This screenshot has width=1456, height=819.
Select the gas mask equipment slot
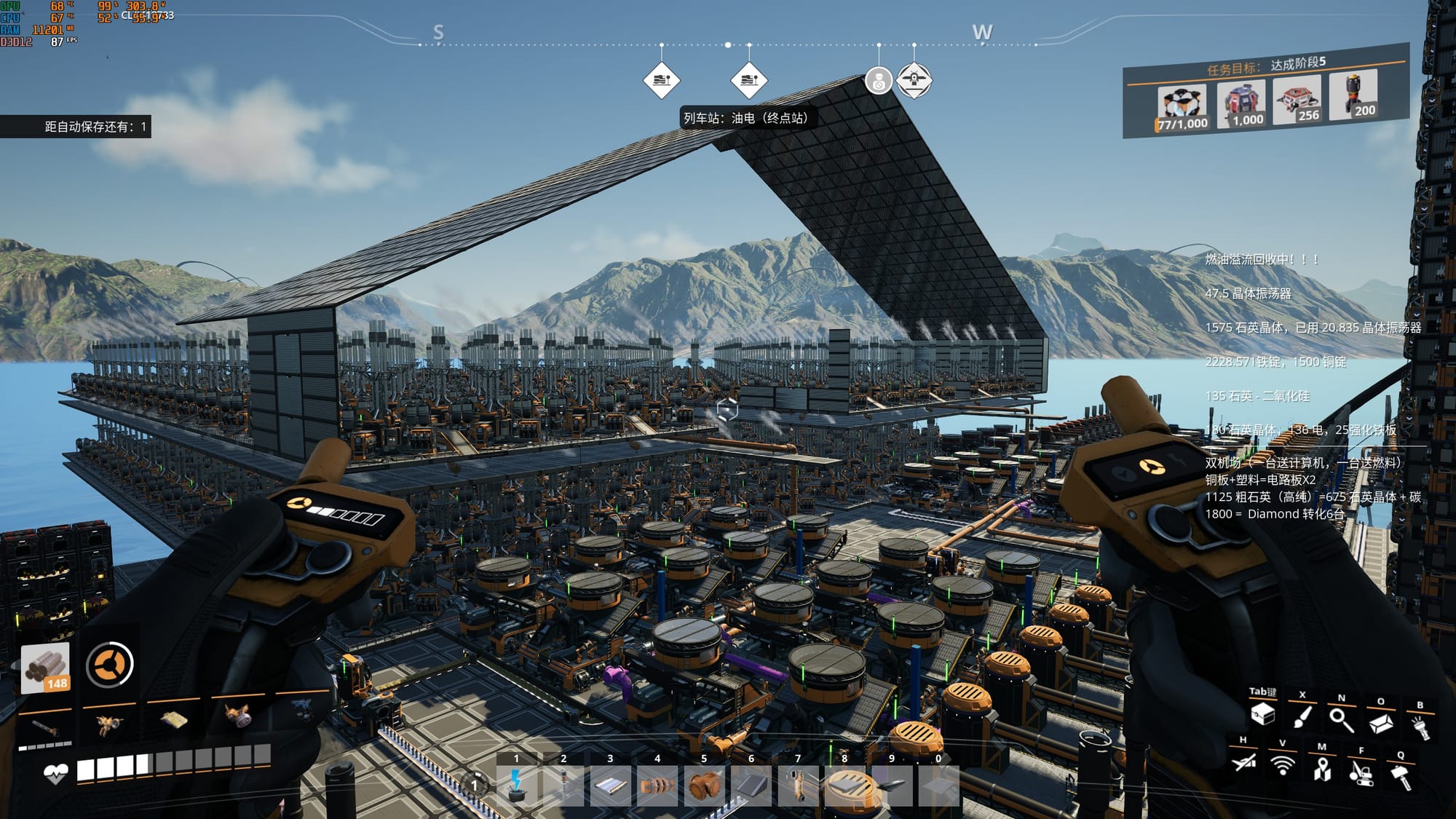point(237,717)
